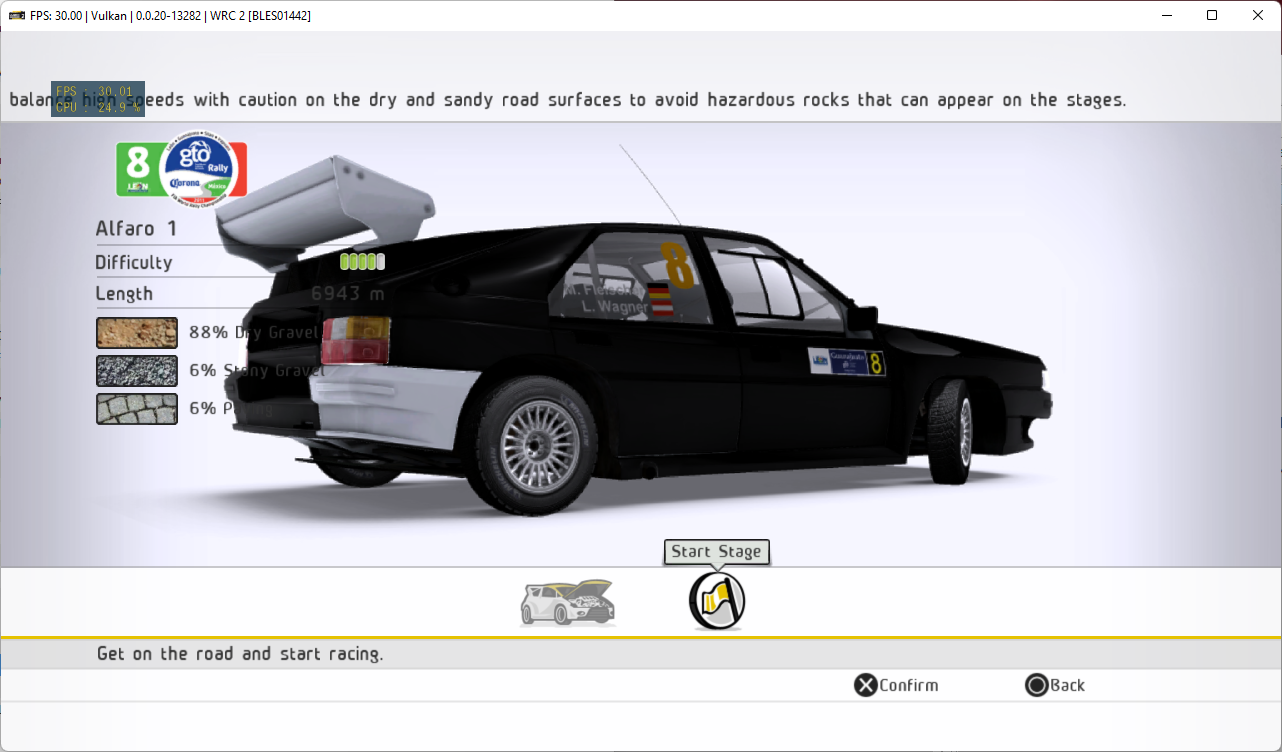Open car setup via hood-open car icon
1282x752 pixels.
tap(566, 601)
